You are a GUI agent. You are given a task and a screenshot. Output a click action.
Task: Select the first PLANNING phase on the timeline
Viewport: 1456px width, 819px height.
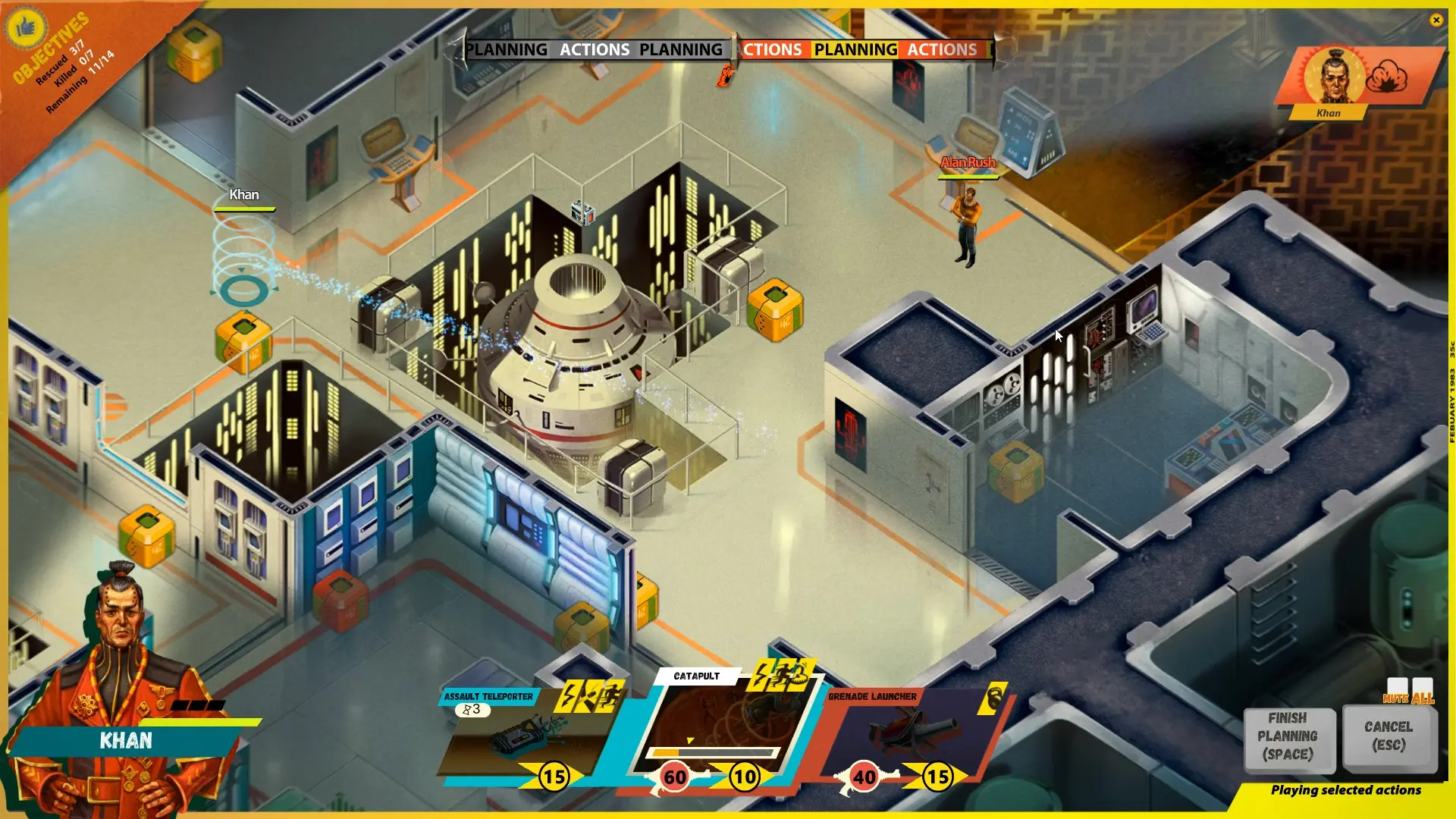[510, 49]
